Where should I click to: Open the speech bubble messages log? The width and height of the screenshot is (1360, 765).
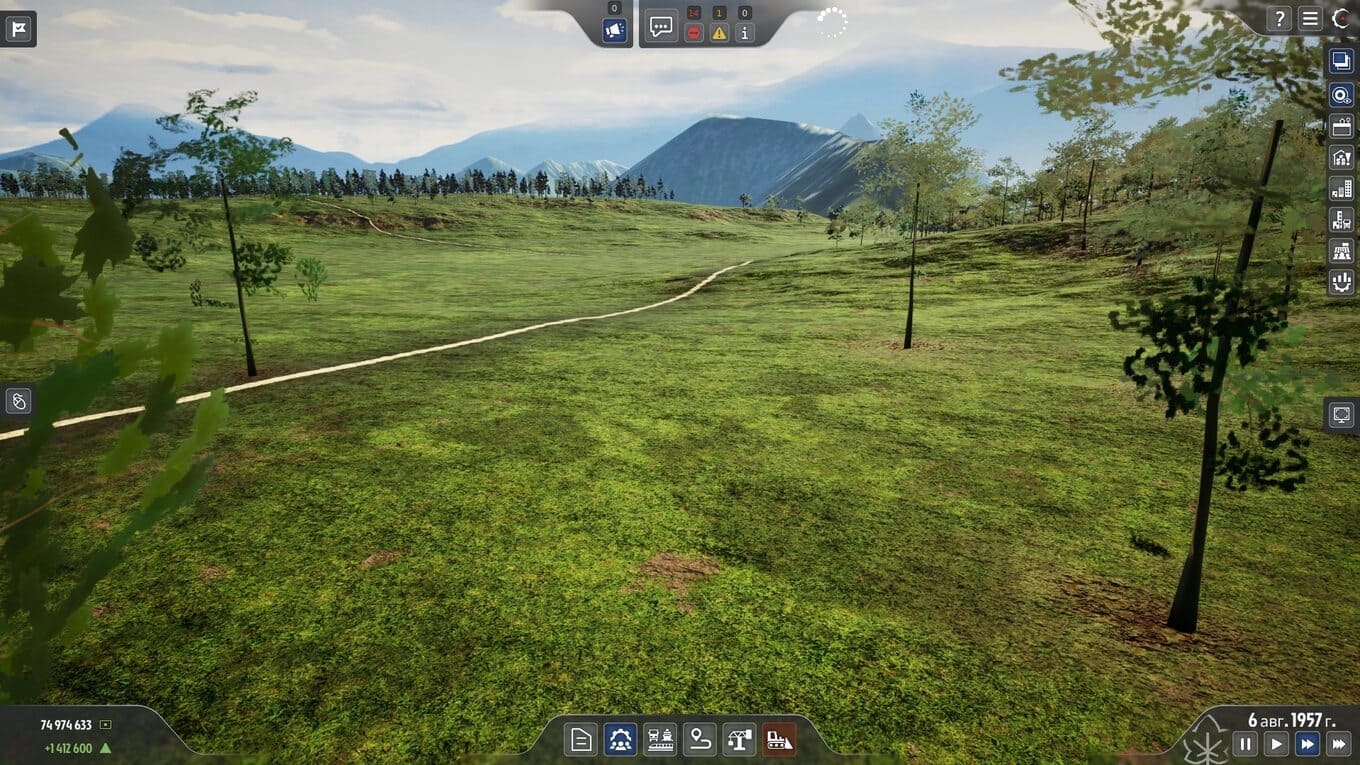(661, 26)
